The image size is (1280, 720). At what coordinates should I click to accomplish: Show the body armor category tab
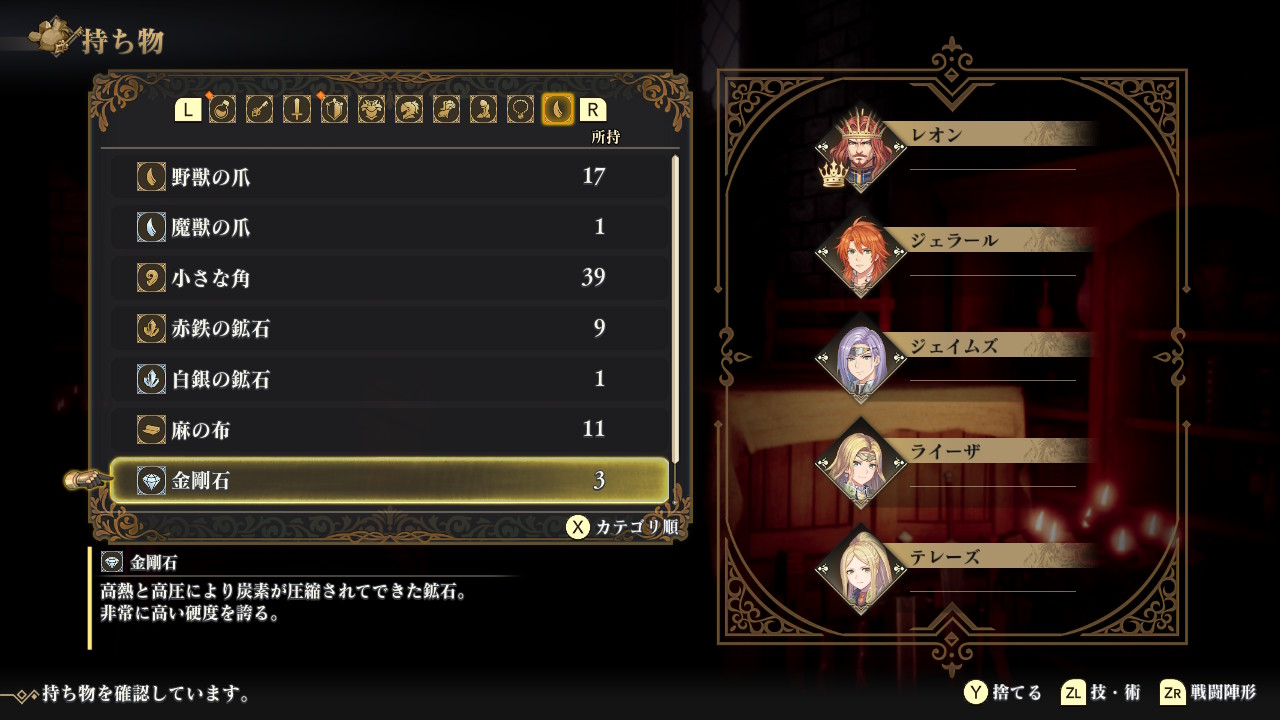coord(371,109)
